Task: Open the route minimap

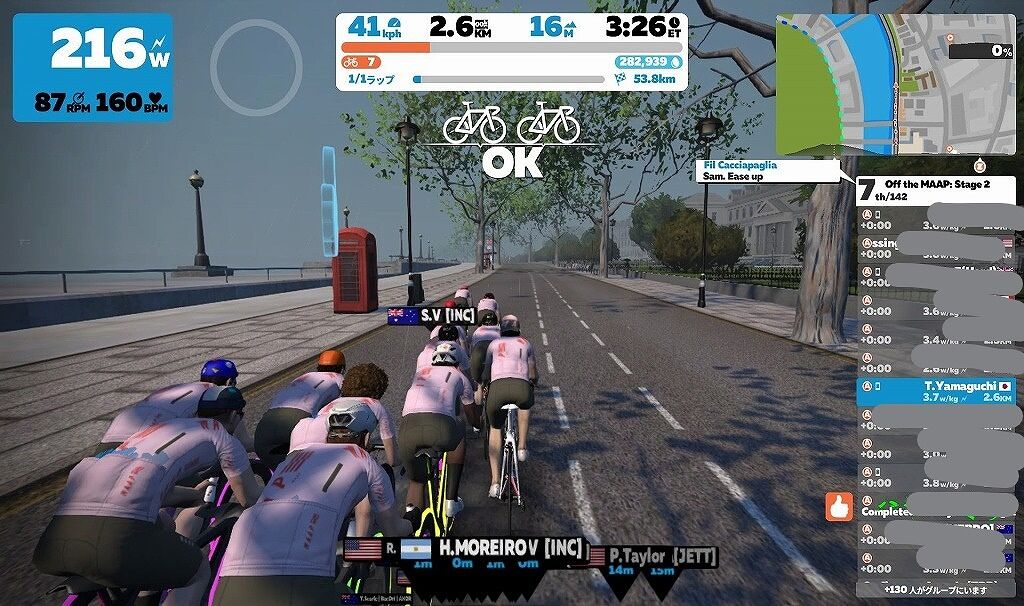Action: 895,84
